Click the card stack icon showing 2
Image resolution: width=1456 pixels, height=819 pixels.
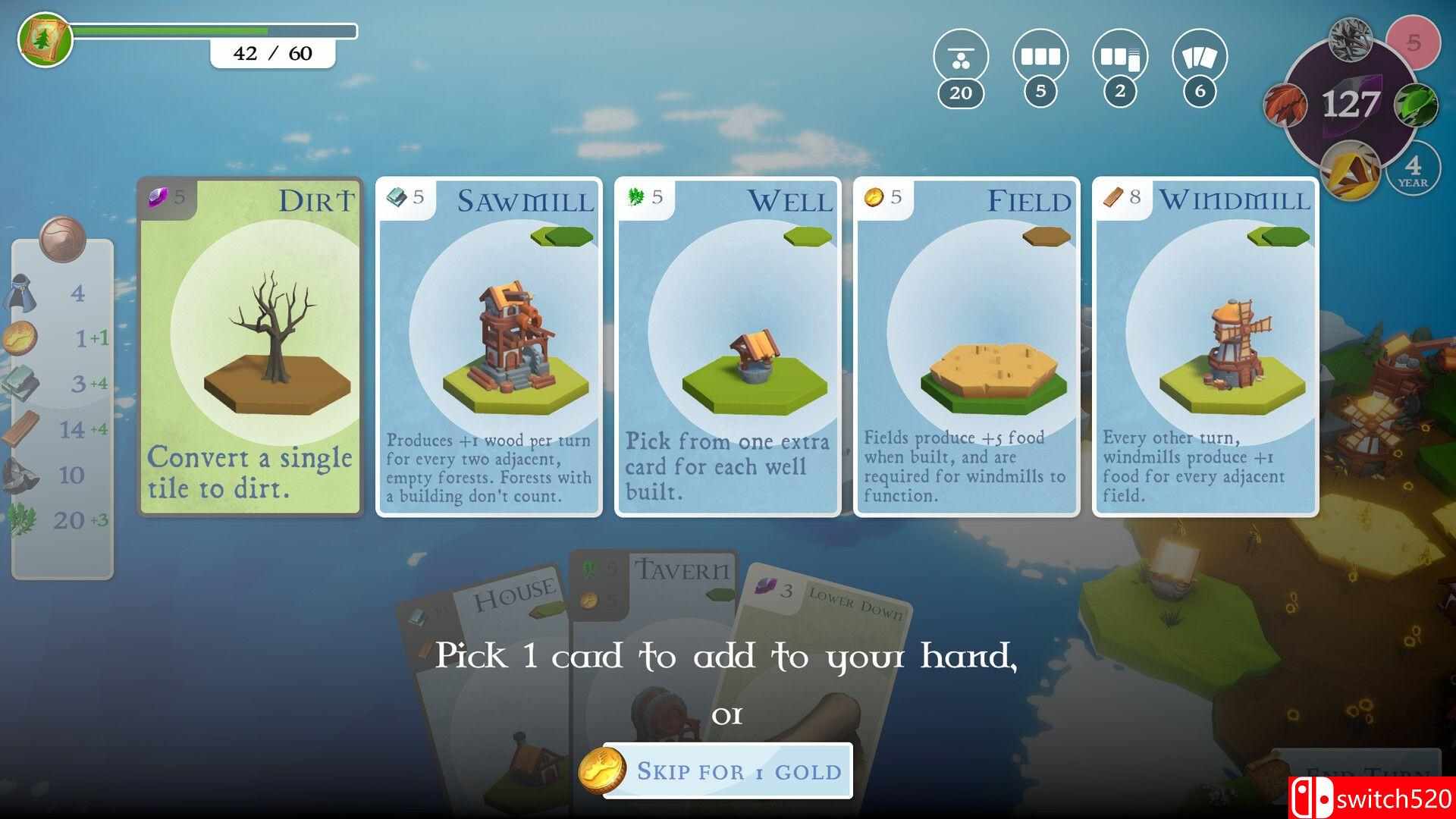tap(1120, 57)
